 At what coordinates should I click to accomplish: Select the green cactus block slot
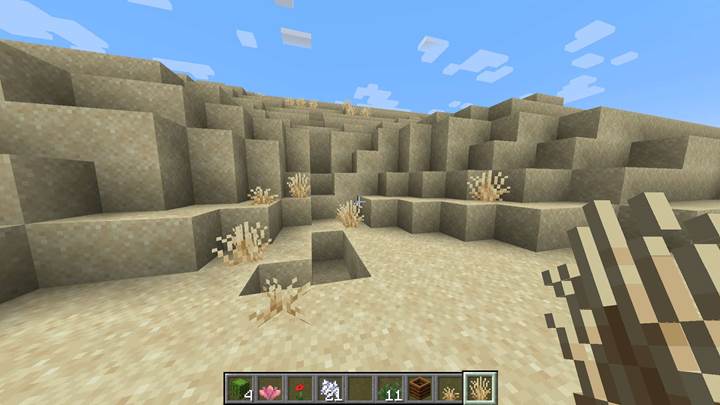240,388
